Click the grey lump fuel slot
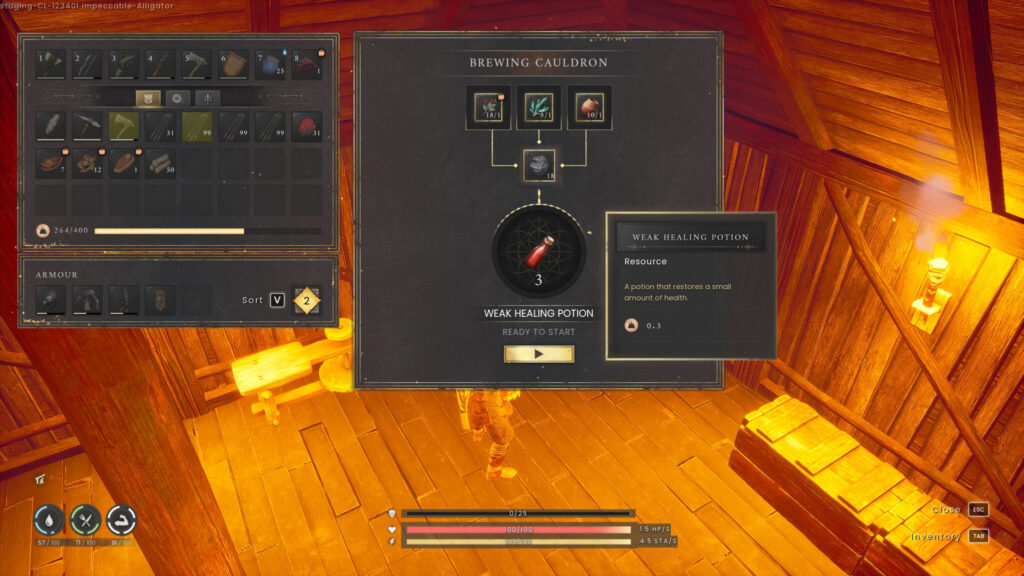The width and height of the screenshot is (1024, 576). (x=538, y=165)
